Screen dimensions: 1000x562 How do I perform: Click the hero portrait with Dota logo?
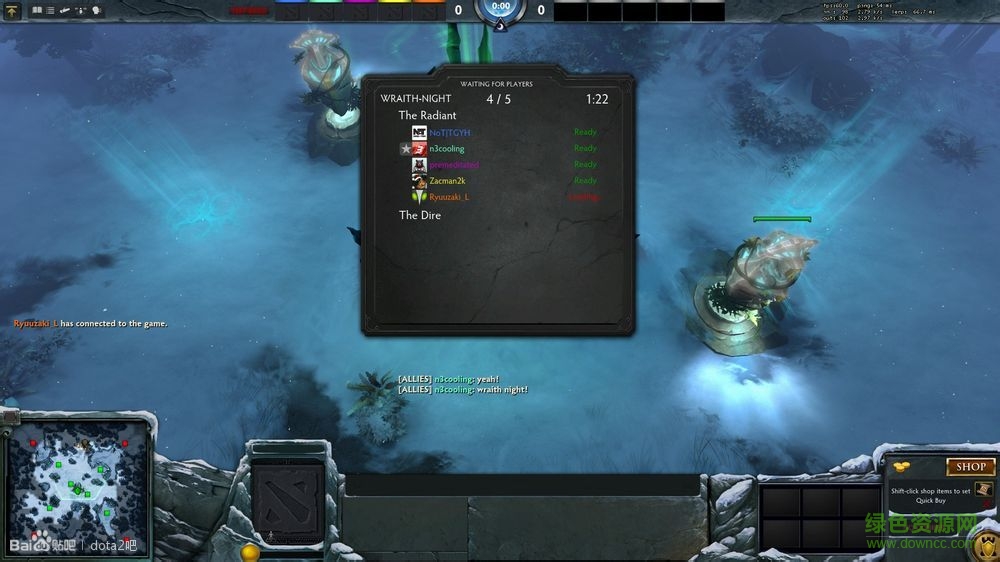click(x=286, y=495)
